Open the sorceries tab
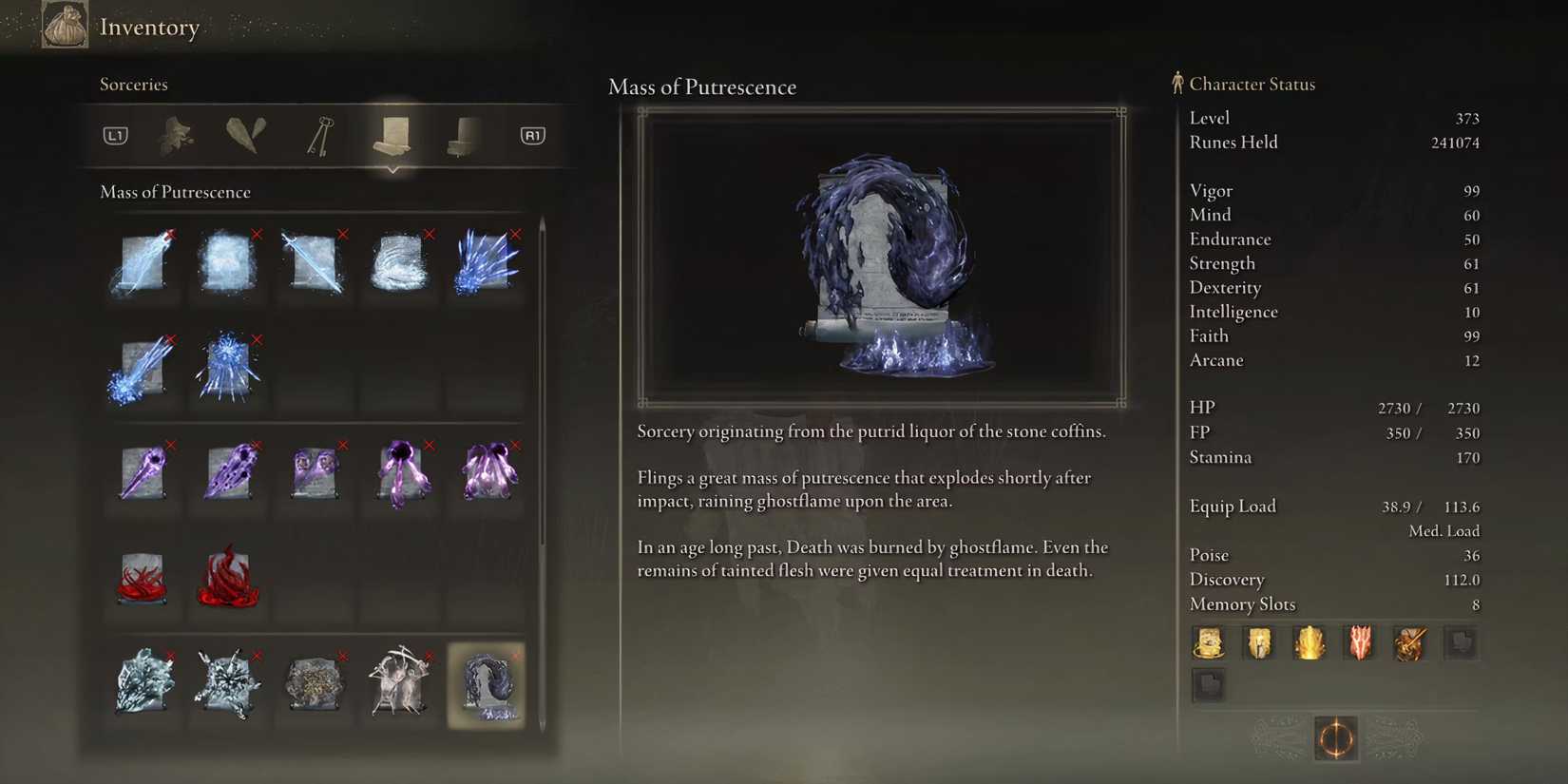Viewport: 1568px width, 784px height. 392,135
